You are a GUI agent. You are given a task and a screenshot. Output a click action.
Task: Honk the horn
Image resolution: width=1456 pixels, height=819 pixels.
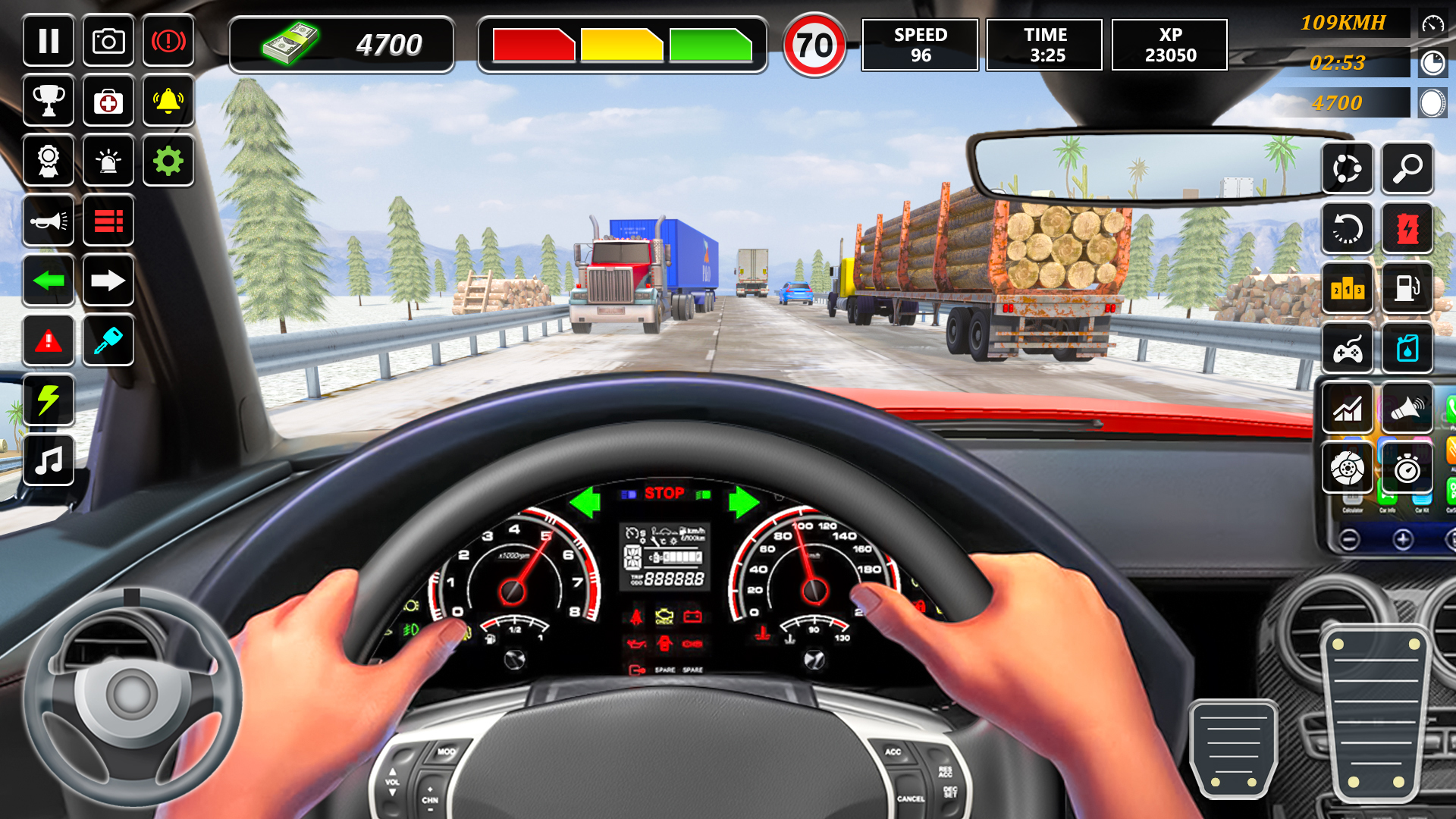pyautogui.click(x=49, y=221)
